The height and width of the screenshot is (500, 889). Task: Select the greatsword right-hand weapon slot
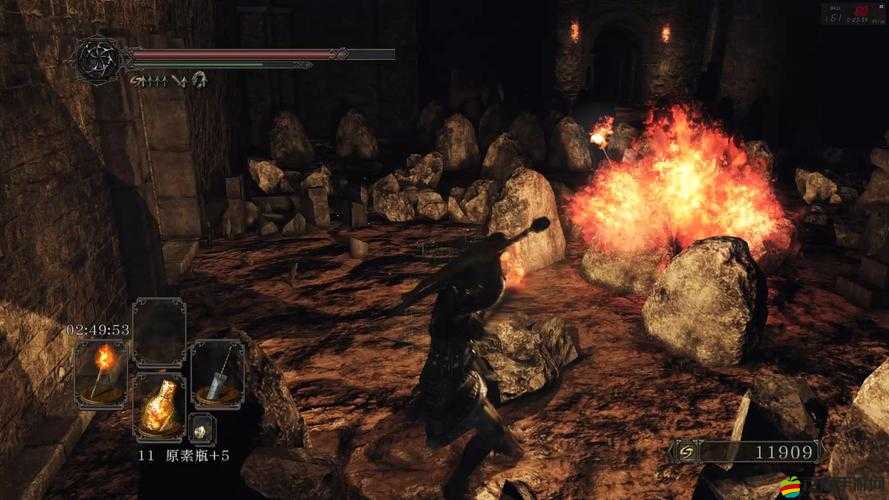(217, 371)
